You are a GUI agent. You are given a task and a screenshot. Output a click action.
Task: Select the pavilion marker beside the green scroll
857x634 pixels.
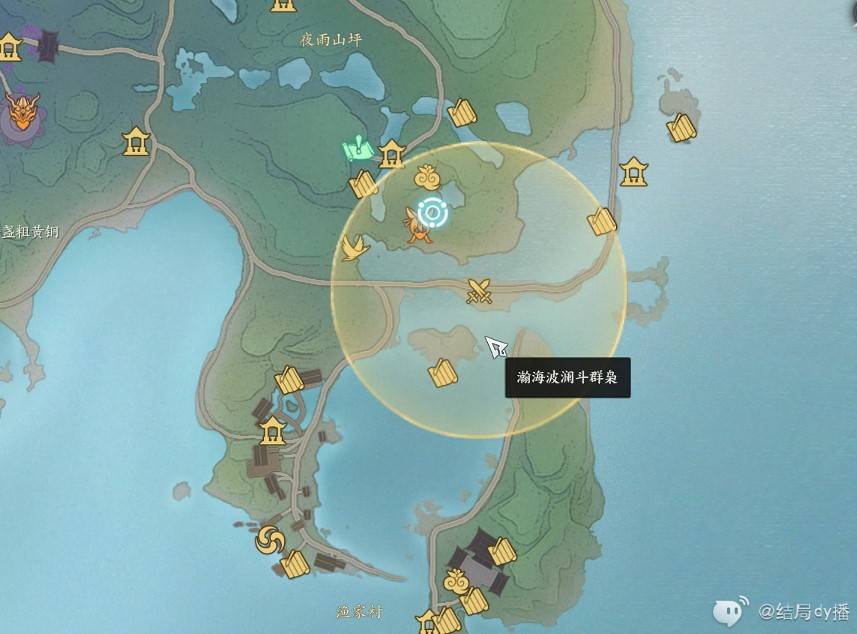(x=391, y=153)
